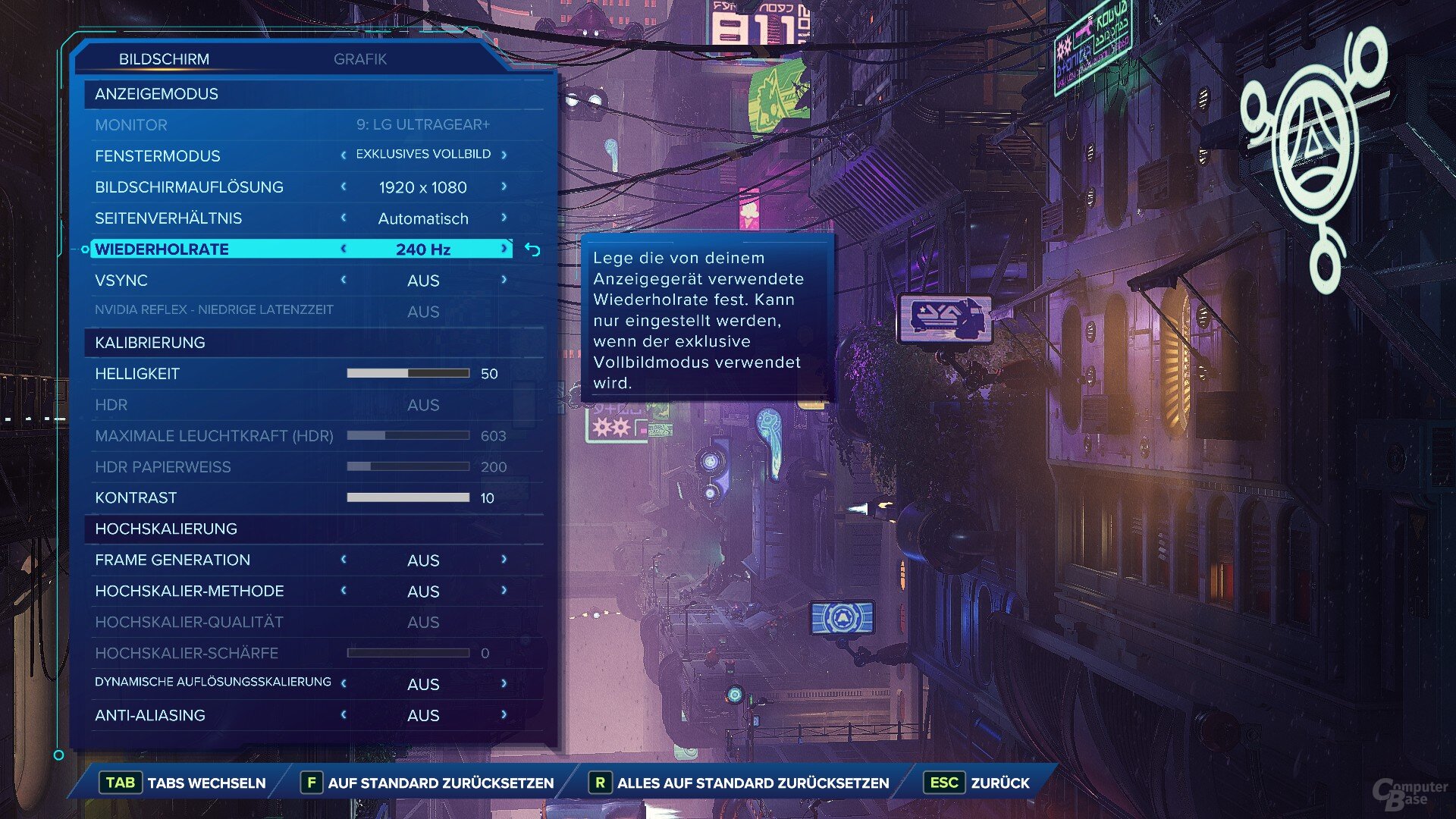The image size is (1456, 819).
Task: Click right arrow of Frame Generation
Action: click(504, 560)
